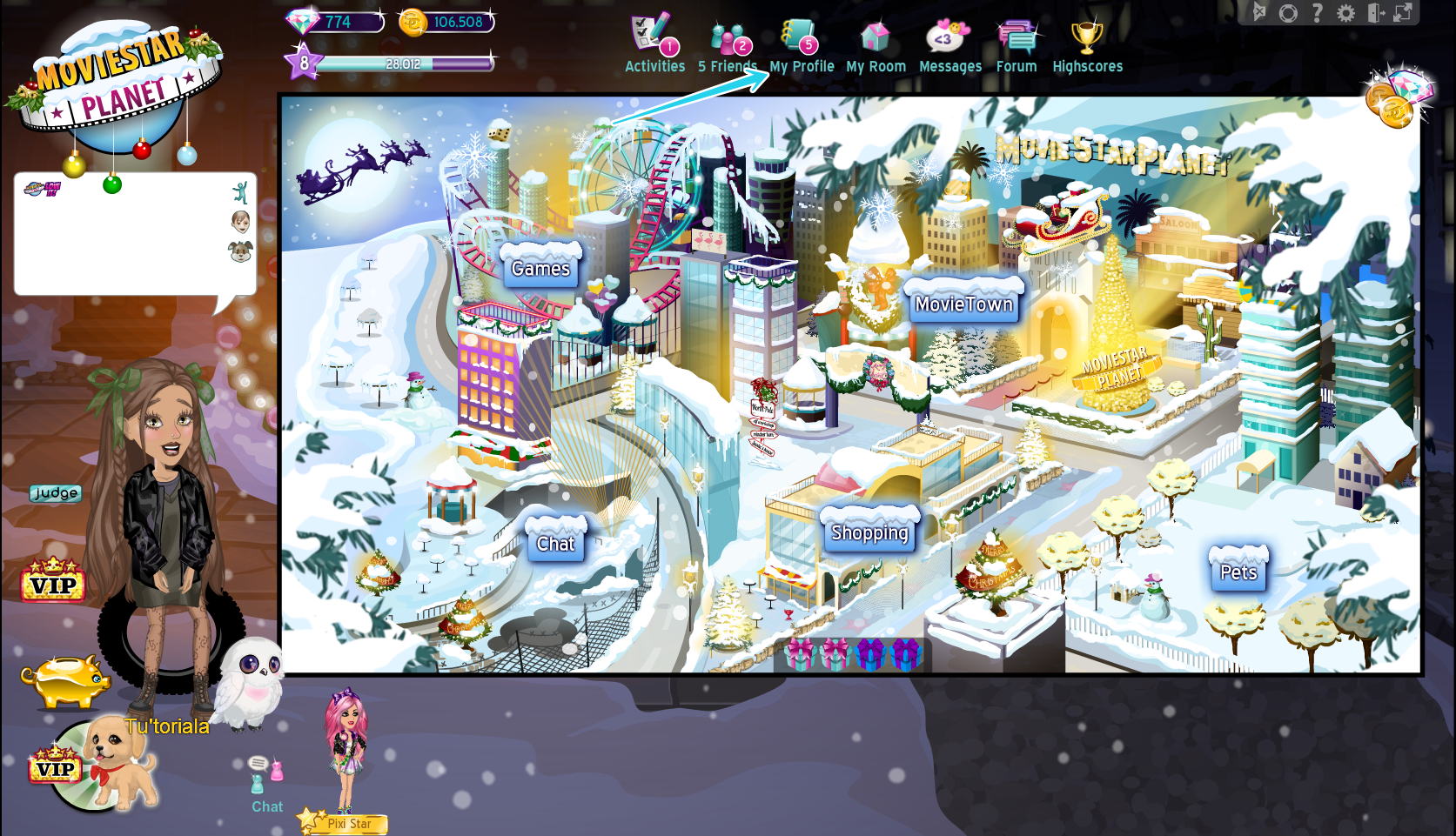Open Messages speech bubble icon
The width and height of the screenshot is (1456, 836).
[949, 37]
